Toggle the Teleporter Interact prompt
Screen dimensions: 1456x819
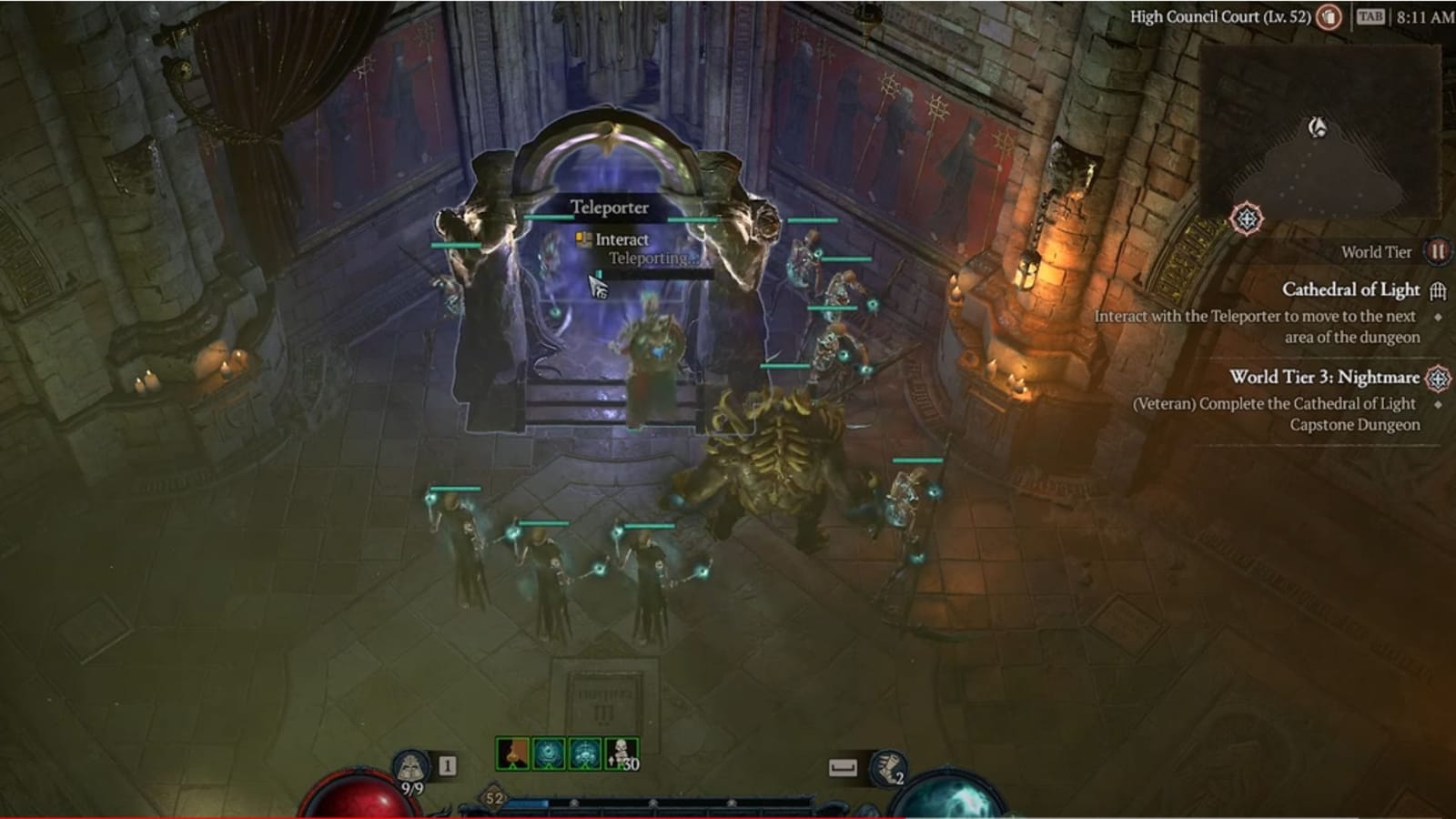tap(612, 239)
